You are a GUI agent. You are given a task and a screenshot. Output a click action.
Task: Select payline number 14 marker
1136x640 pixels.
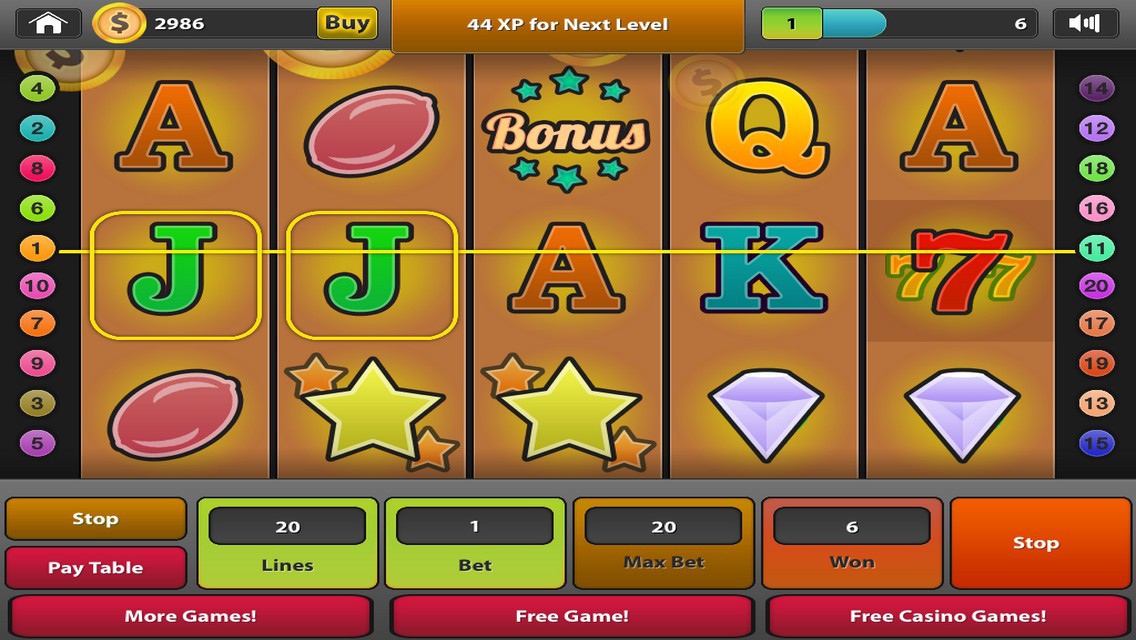1096,88
